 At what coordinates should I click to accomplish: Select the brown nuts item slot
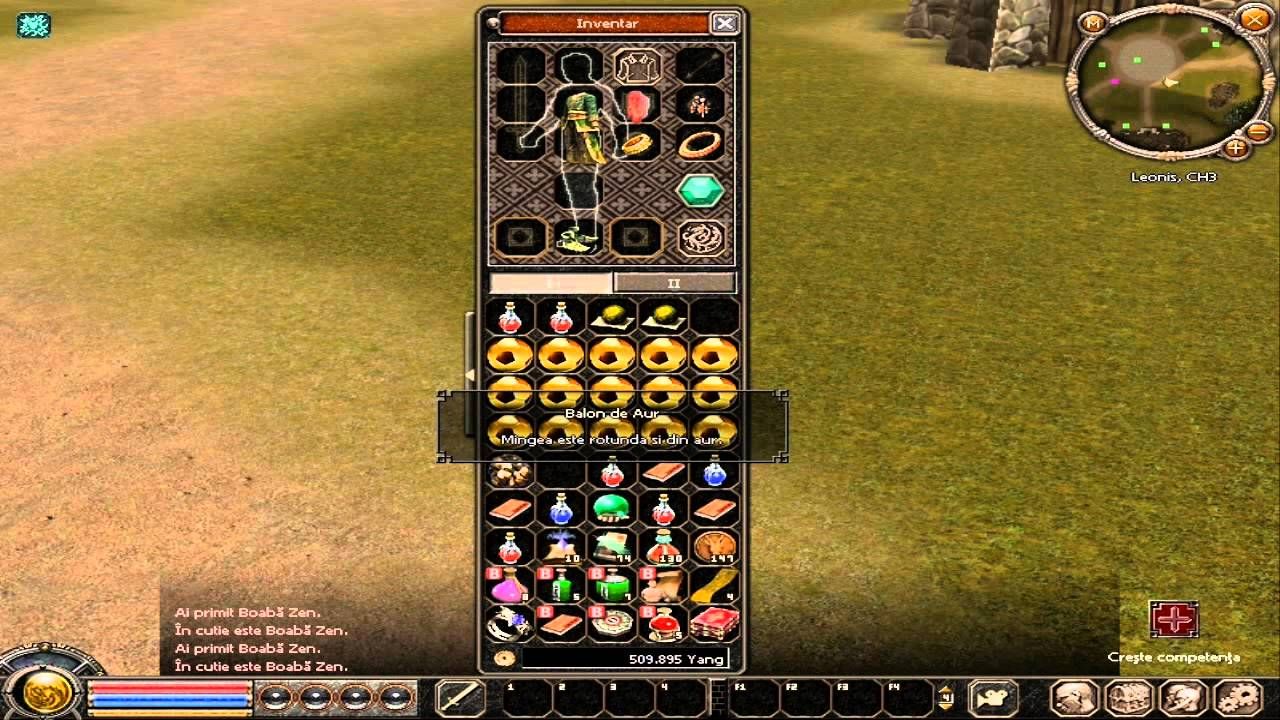509,471
